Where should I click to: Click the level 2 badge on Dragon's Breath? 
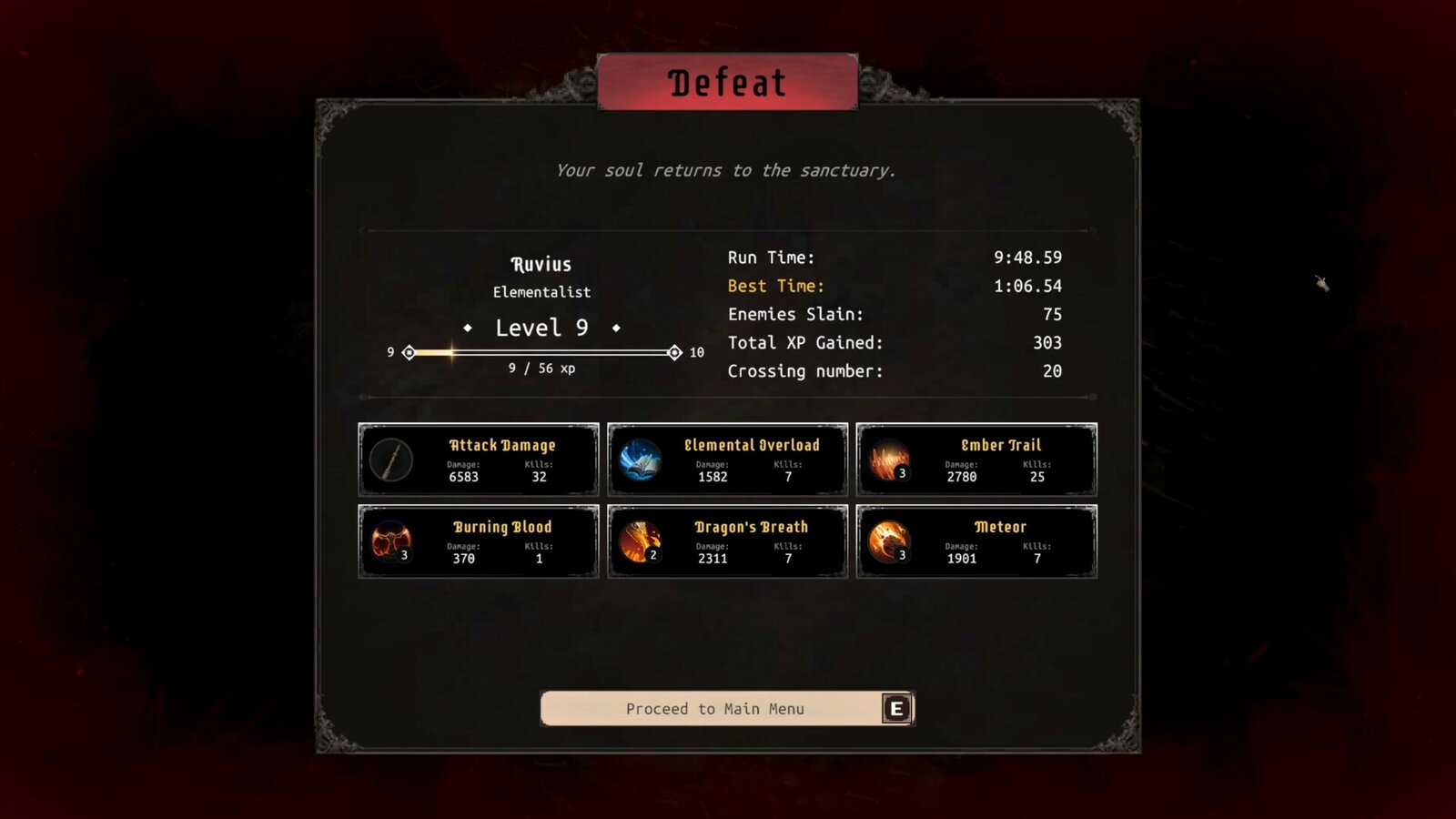[652, 555]
